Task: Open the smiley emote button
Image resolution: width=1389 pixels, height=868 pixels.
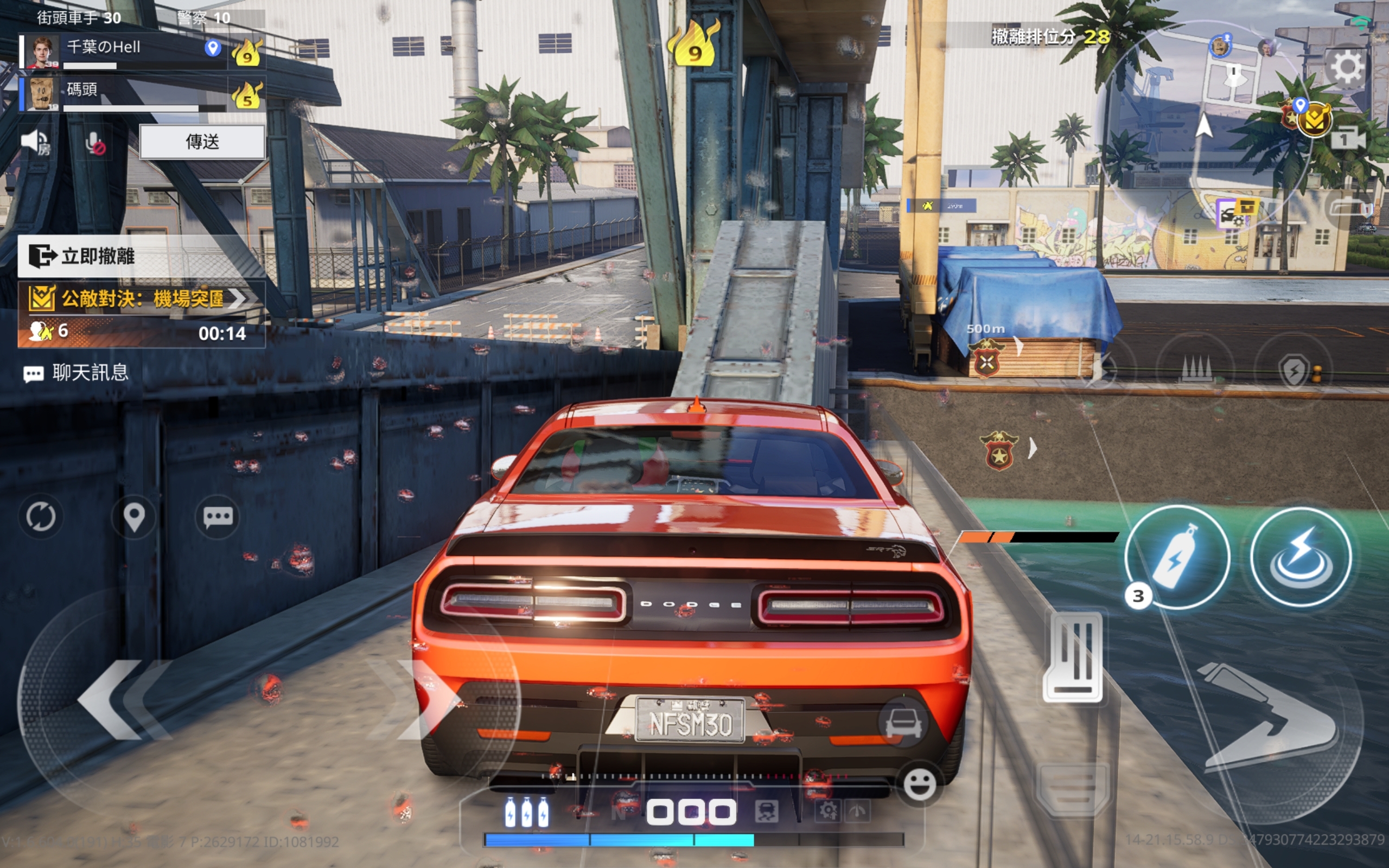Action: (x=920, y=784)
